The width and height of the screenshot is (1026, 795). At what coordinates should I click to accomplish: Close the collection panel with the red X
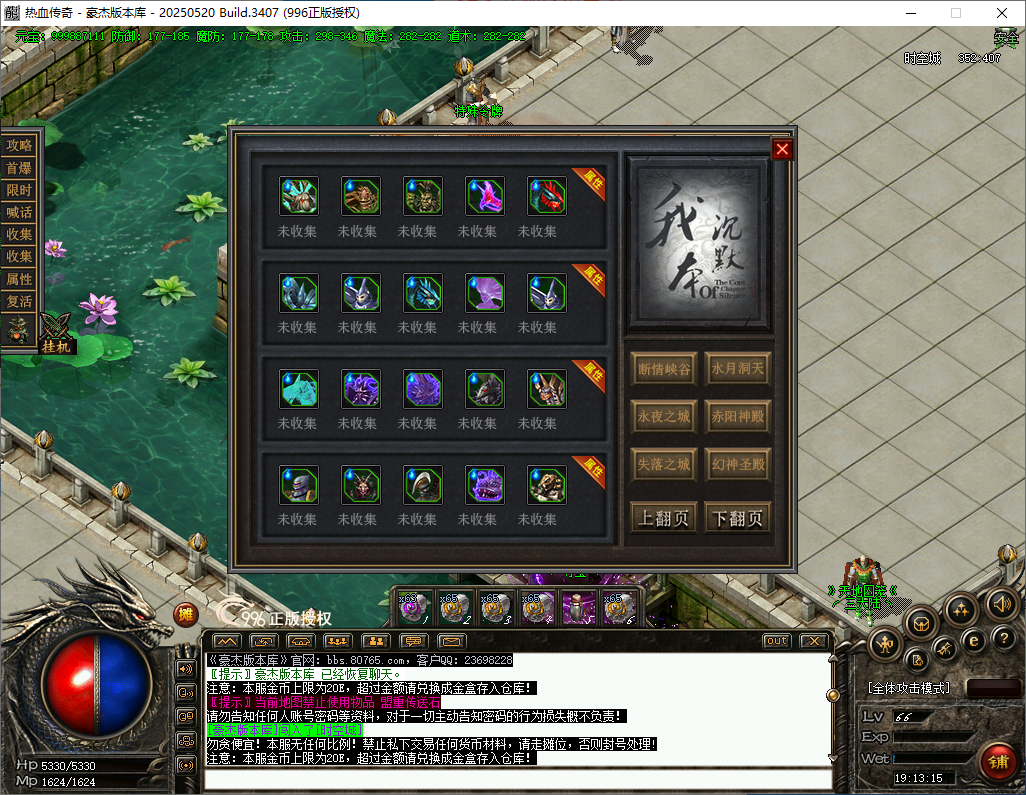tap(782, 149)
